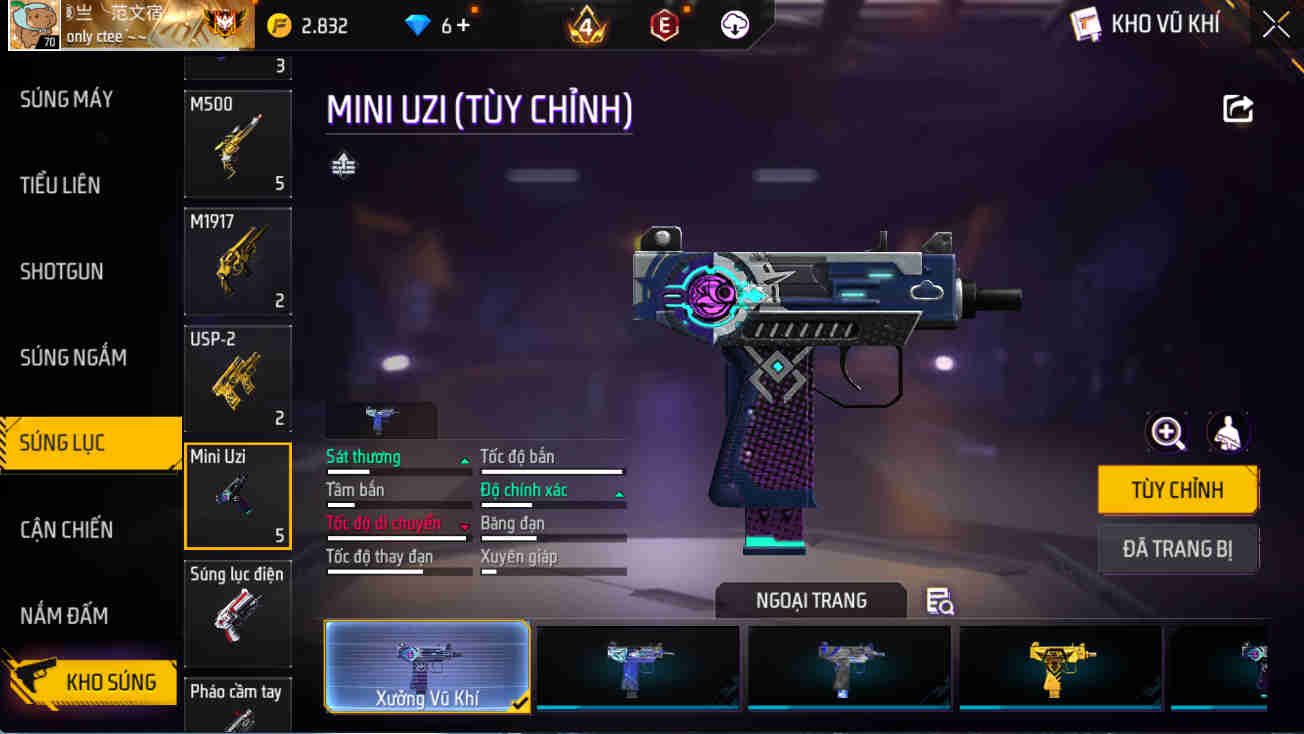The height and width of the screenshot is (734, 1304).
Task: Click the Tùy Chỉnh customize button
Action: [x=1177, y=490]
